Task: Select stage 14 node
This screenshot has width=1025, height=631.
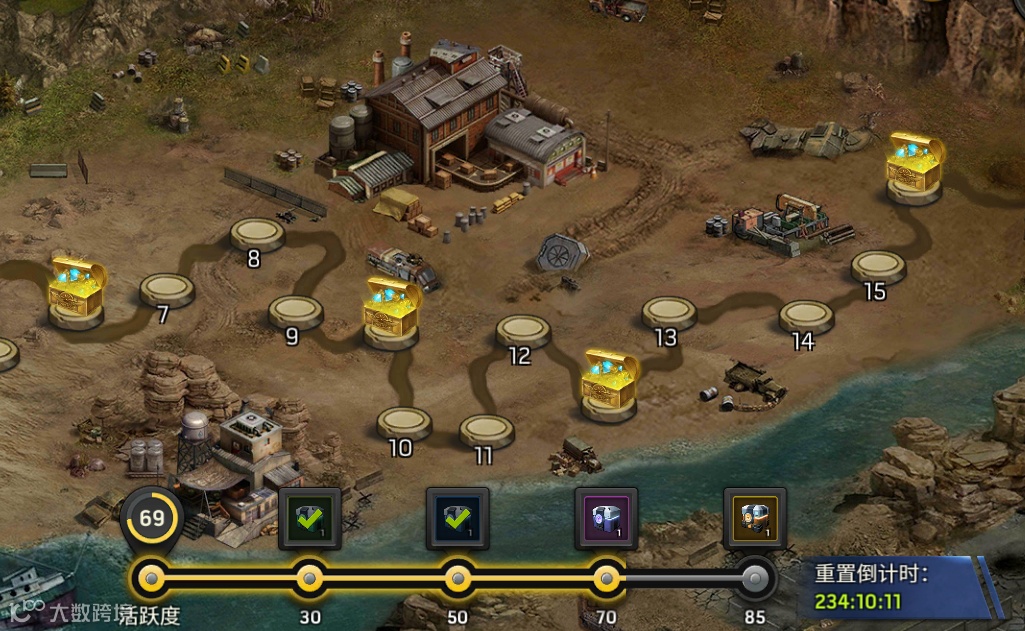Action: coord(807,316)
